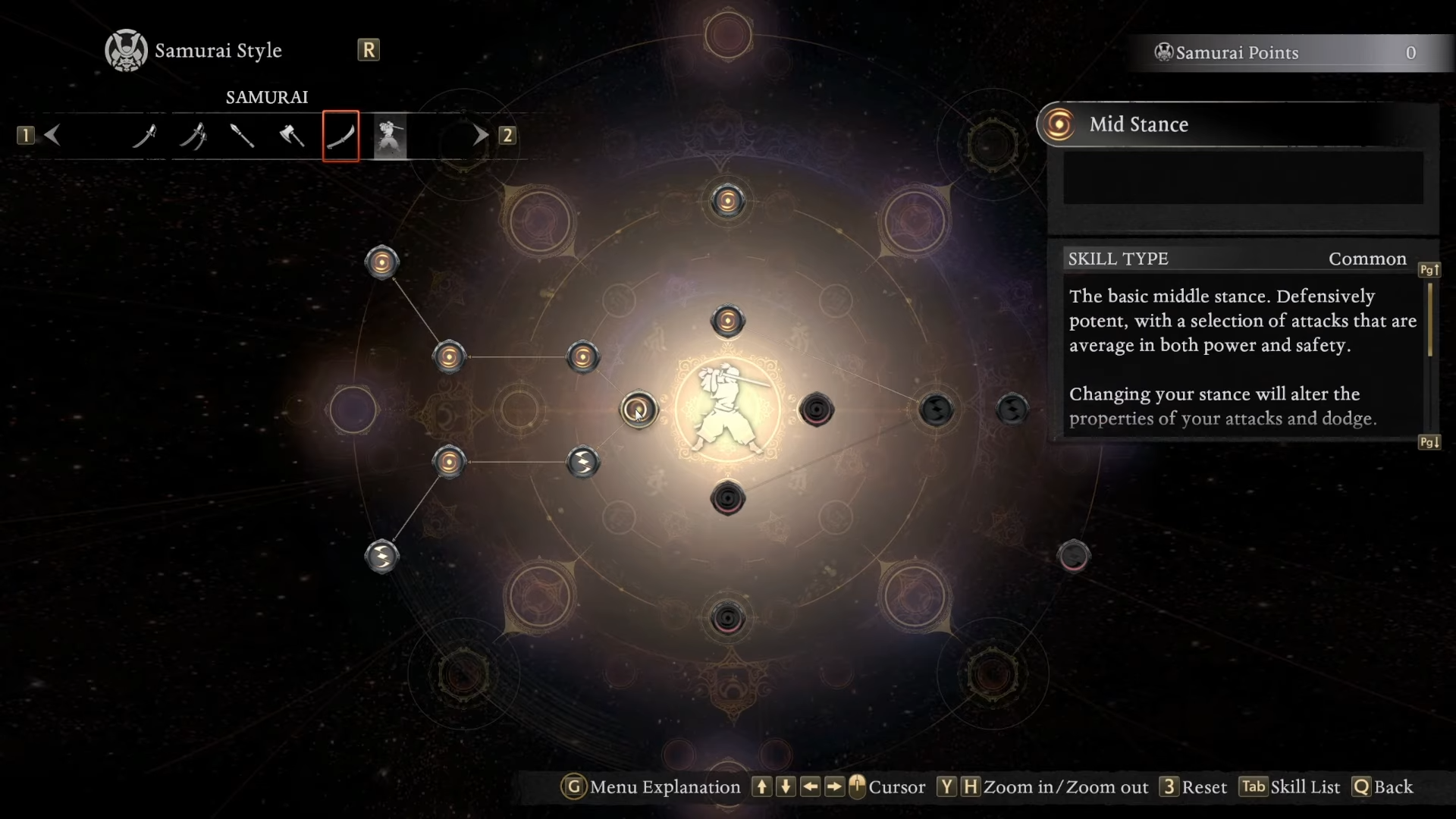
Task: Switch to the samurai figure tab
Action: pos(390,136)
